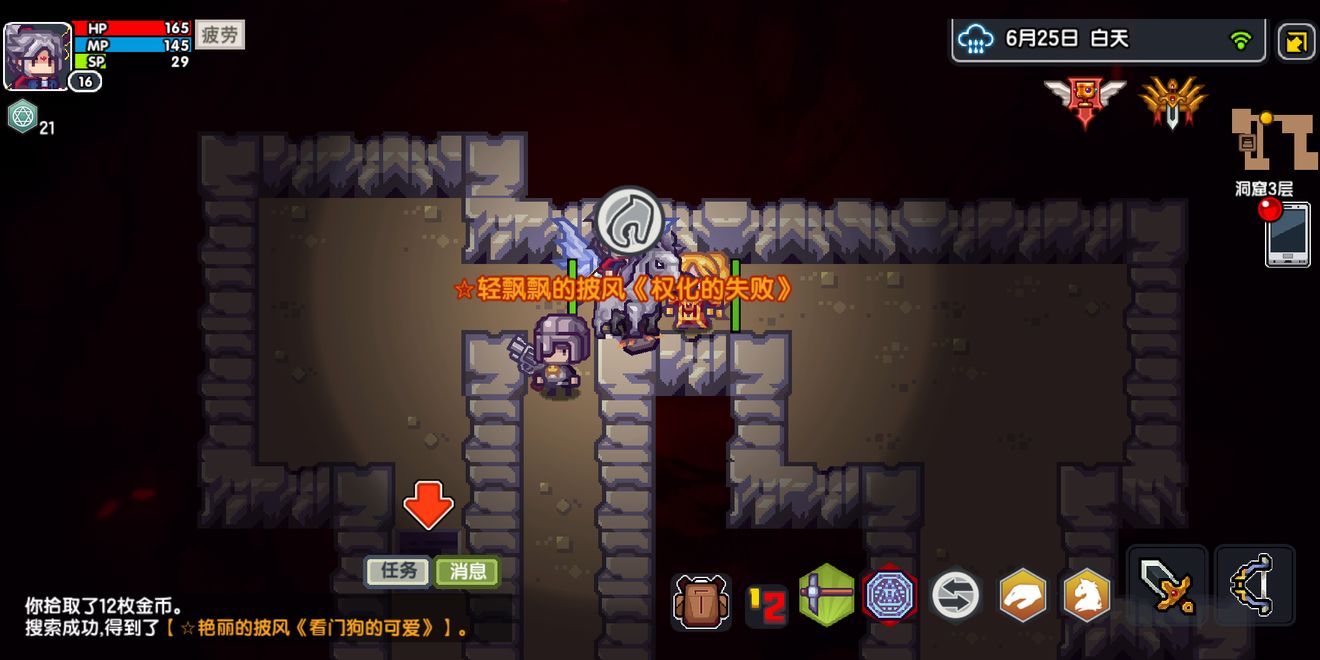Open the character portrait profile

38,56
